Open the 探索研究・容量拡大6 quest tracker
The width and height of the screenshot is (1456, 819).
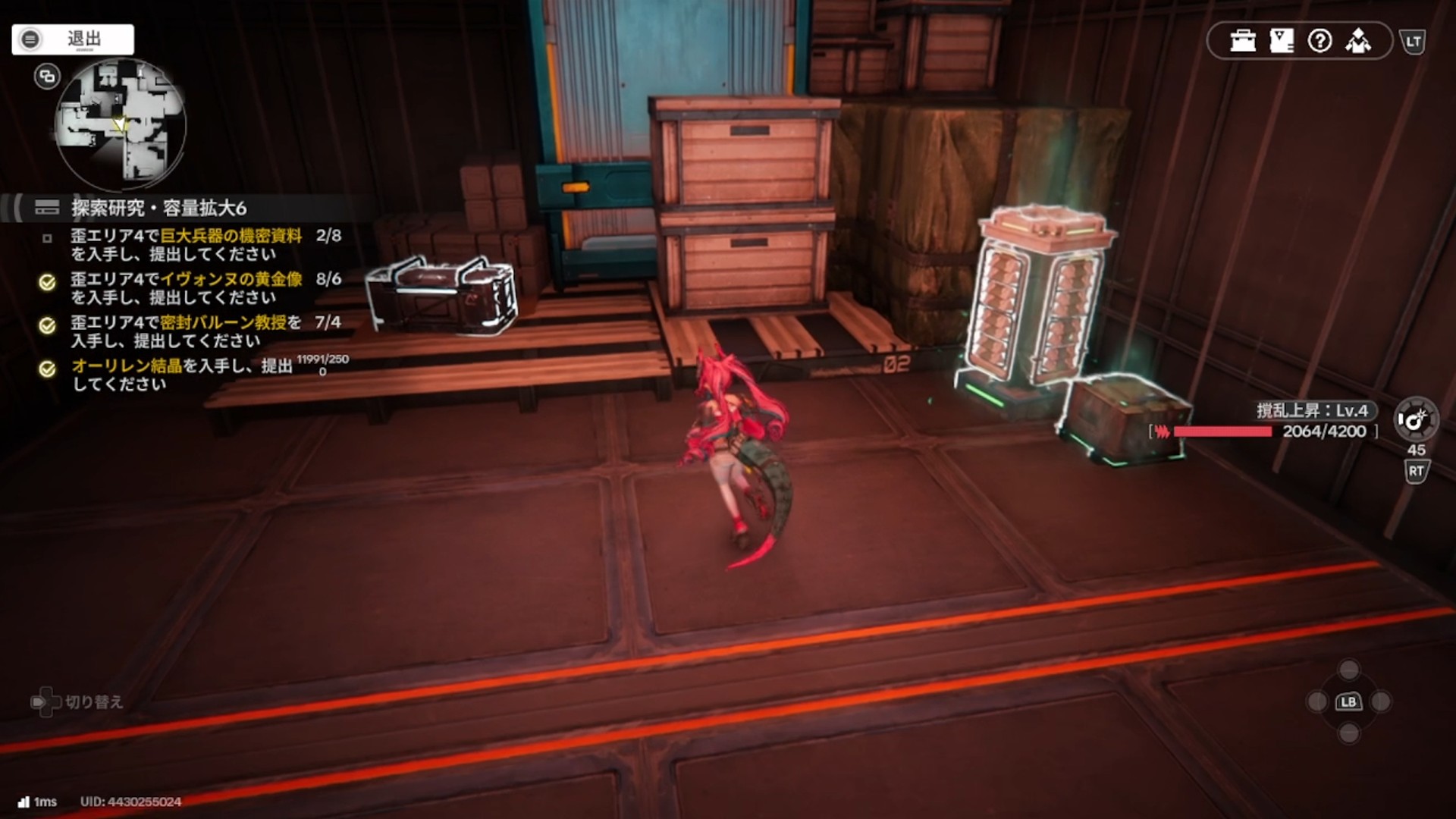tap(158, 208)
